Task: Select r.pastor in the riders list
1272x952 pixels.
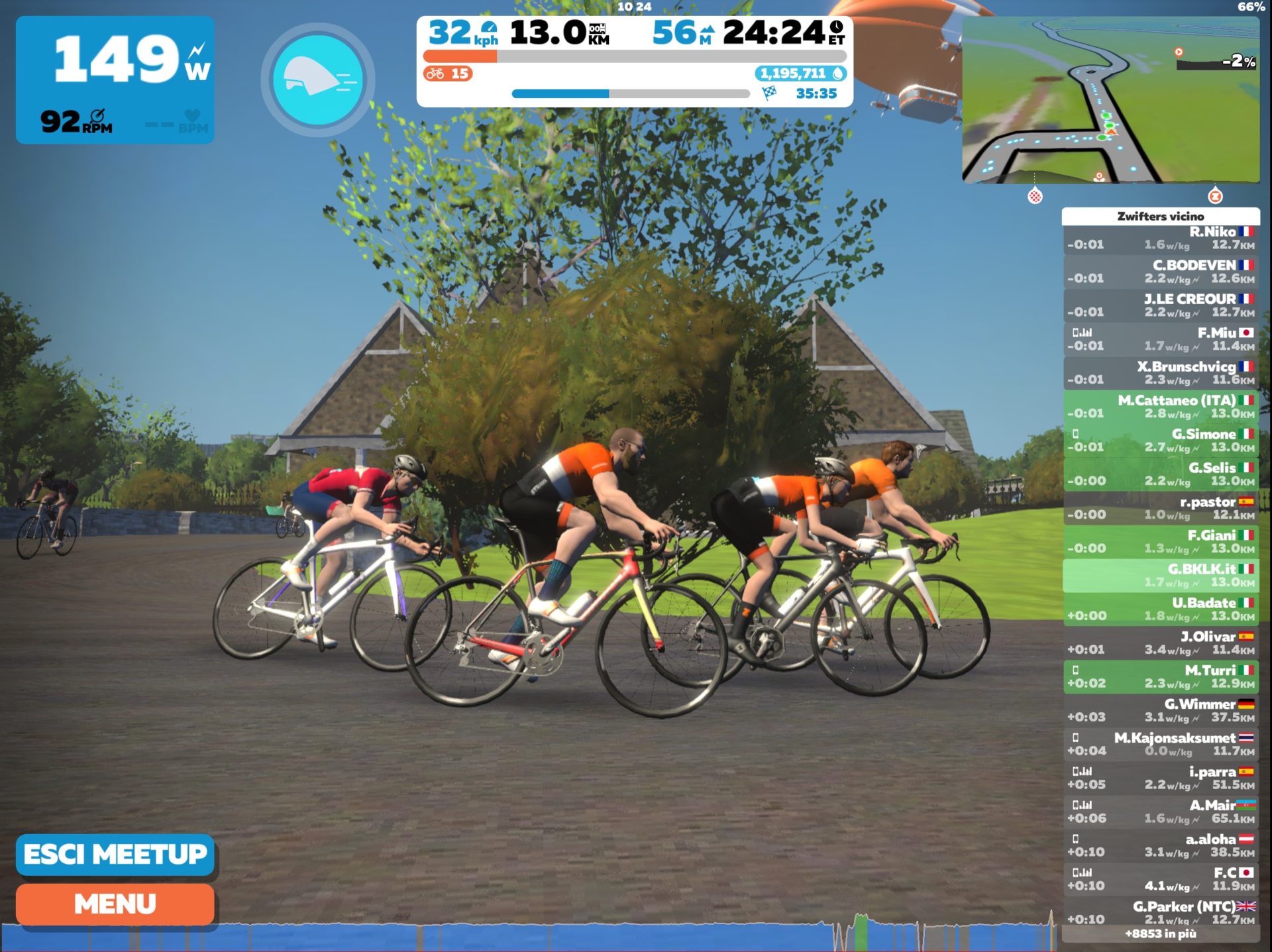Action: point(1161,507)
